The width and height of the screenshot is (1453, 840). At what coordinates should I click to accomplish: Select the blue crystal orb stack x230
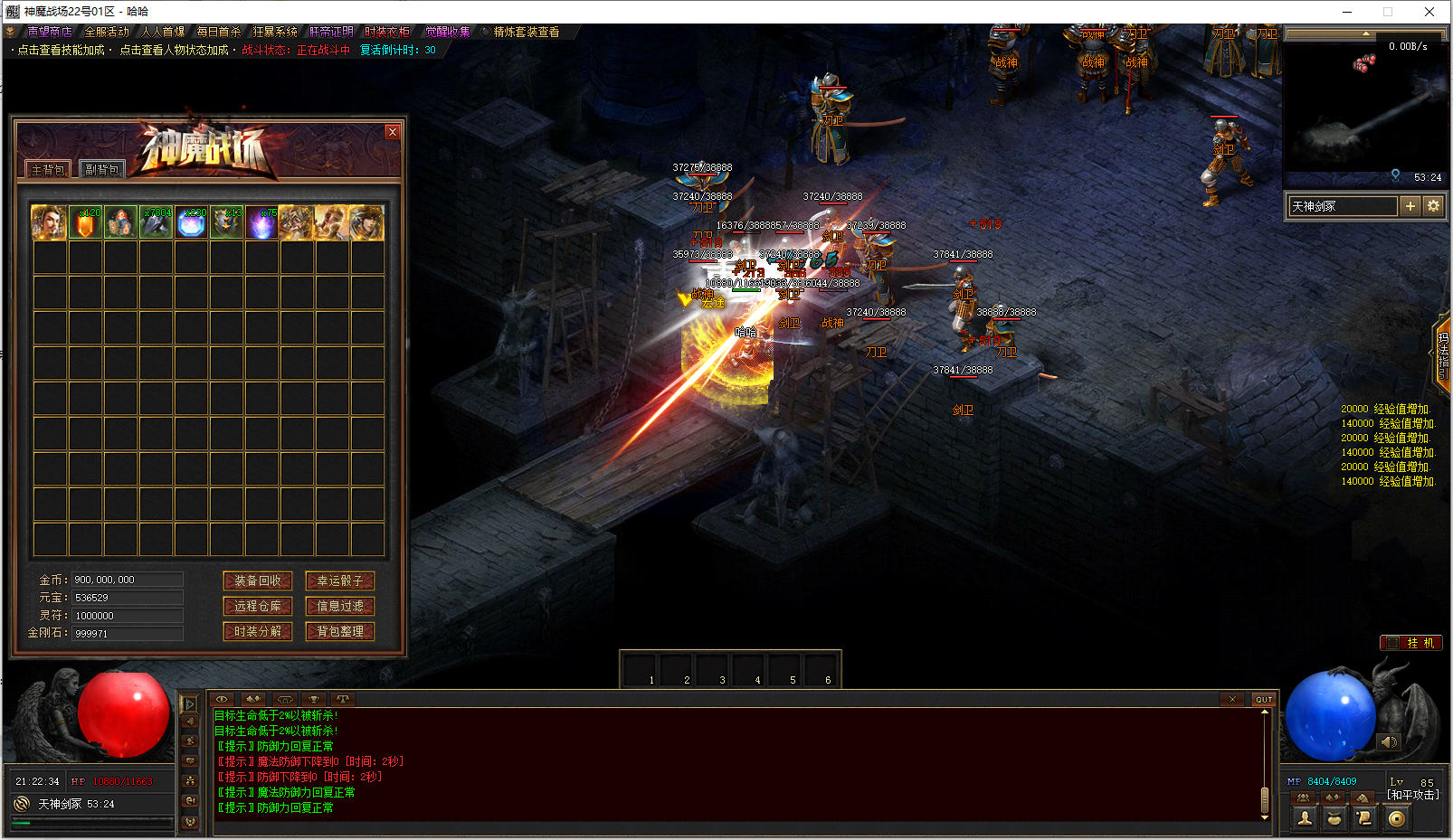pos(191,222)
